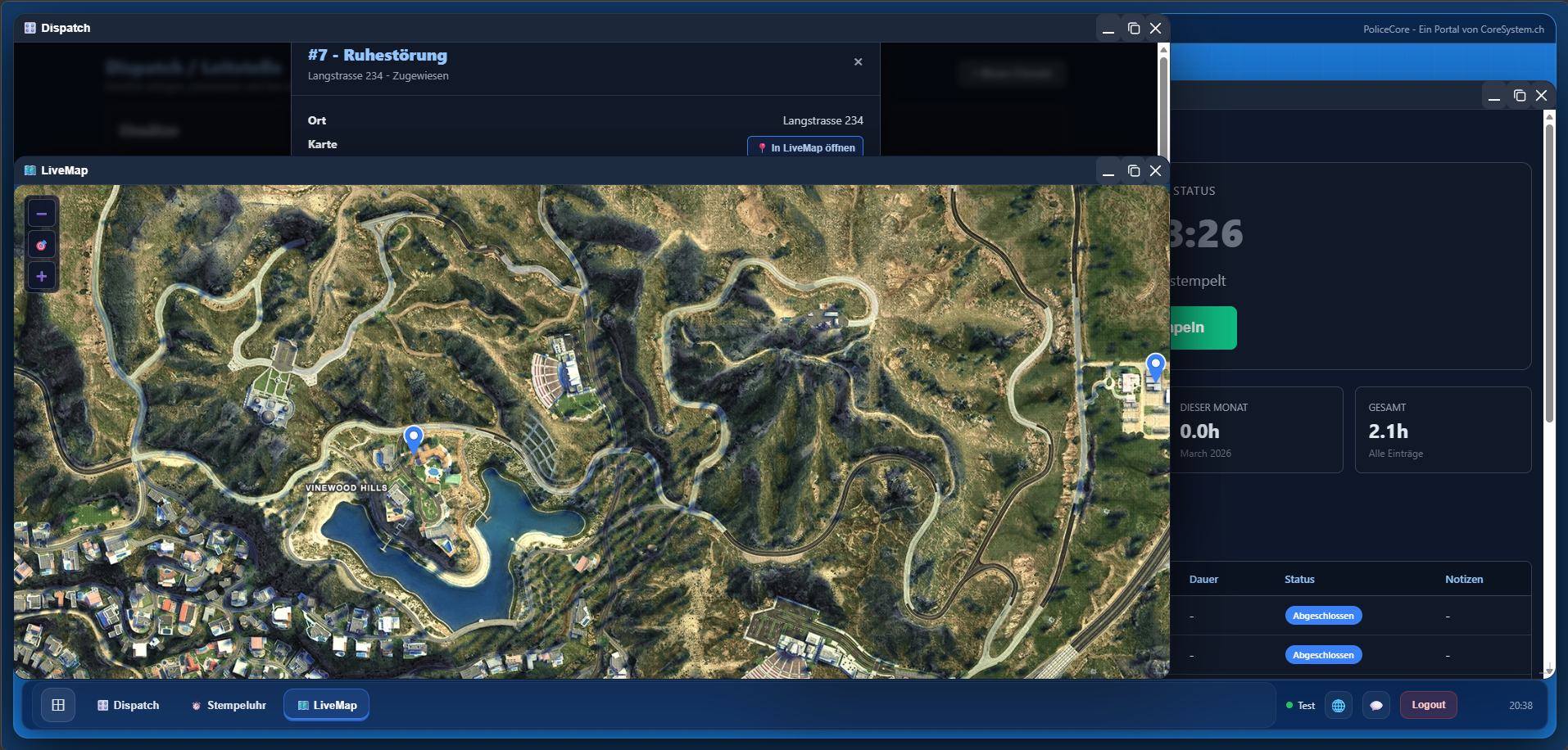Open the globe language icon in the taskbar
Image resolution: width=1568 pixels, height=750 pixels.
pyautogui.click(x=1338, y=705)
